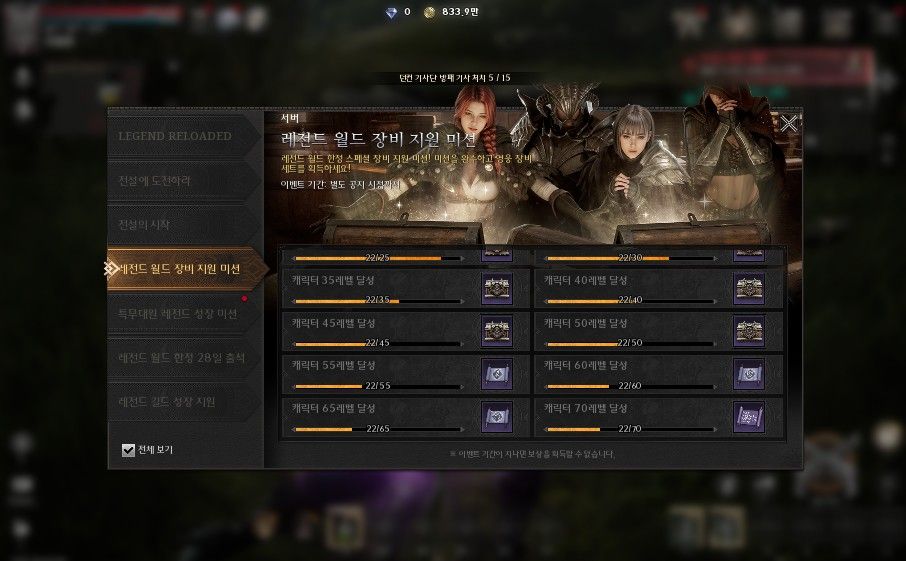The height and width of the screenshot is (561, 906).
Task: Close the event mission window
Action: point(789,124)
